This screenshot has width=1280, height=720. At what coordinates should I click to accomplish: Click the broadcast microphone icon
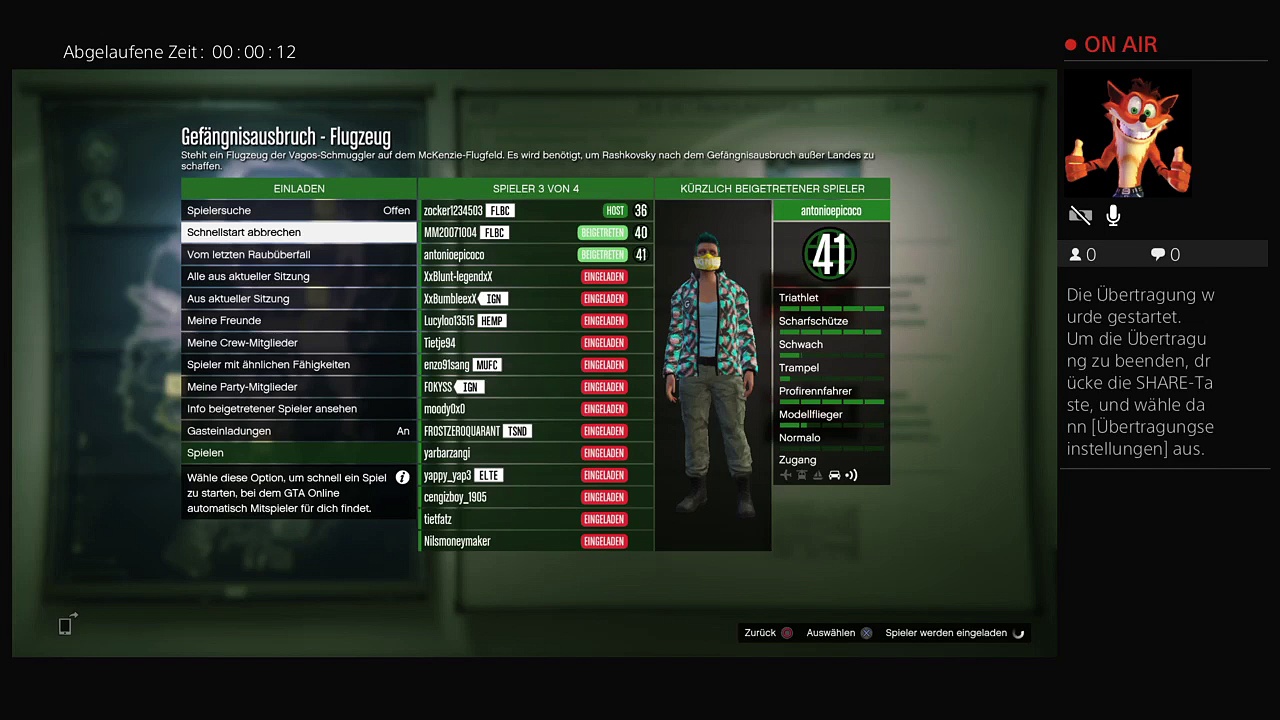1113,215
